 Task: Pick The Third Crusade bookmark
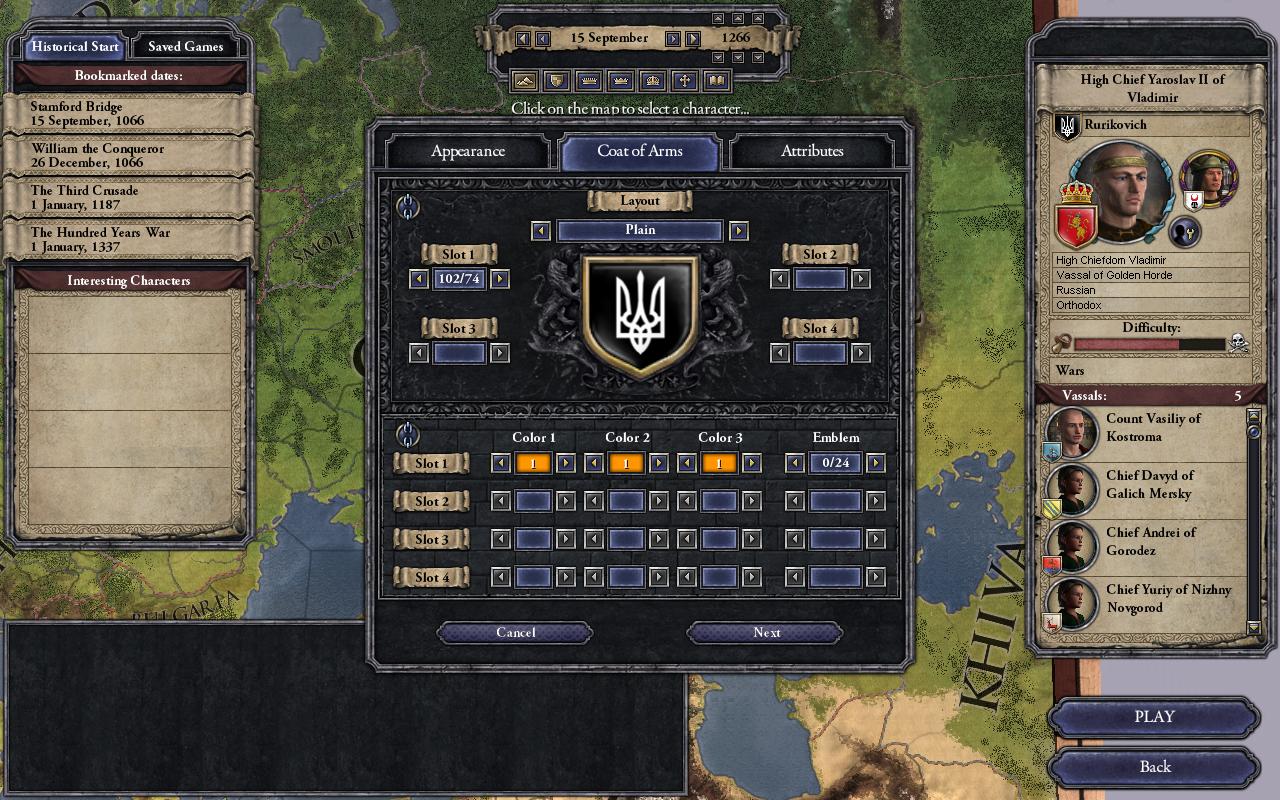128,198
